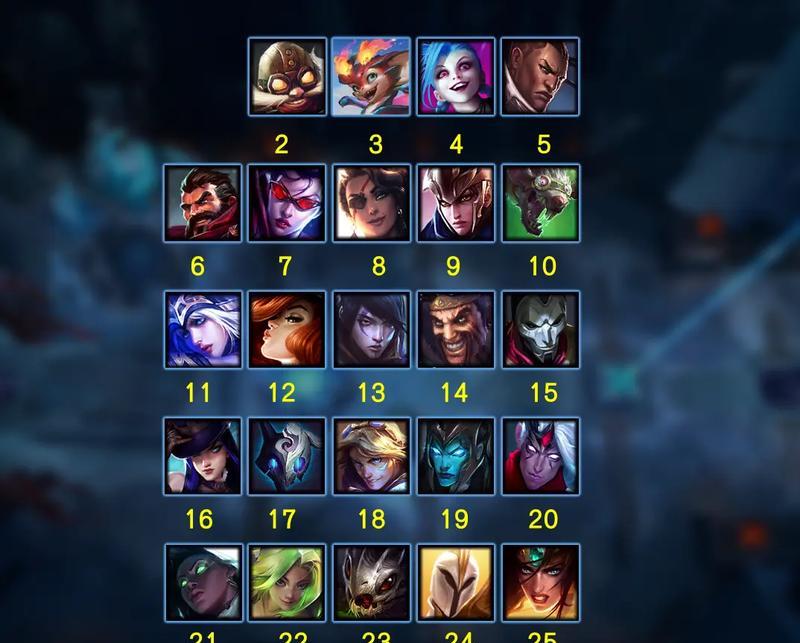Select Caitlyn in the purple hat
This screenshot has height=643, width=800.
point(203,456)
